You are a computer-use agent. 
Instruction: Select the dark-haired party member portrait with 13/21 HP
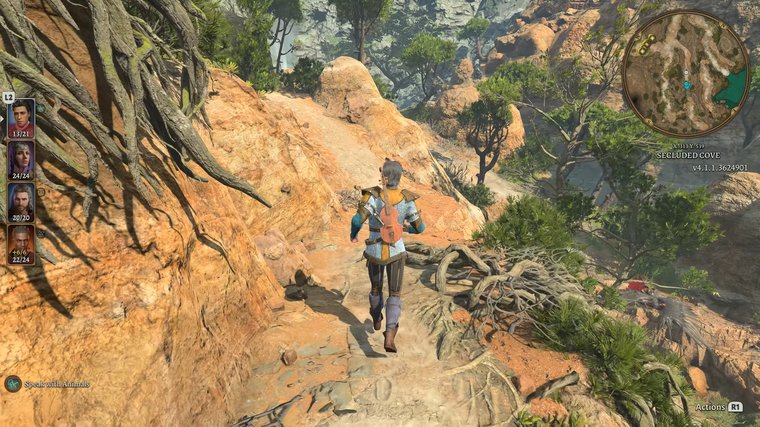tap(21, 117)
